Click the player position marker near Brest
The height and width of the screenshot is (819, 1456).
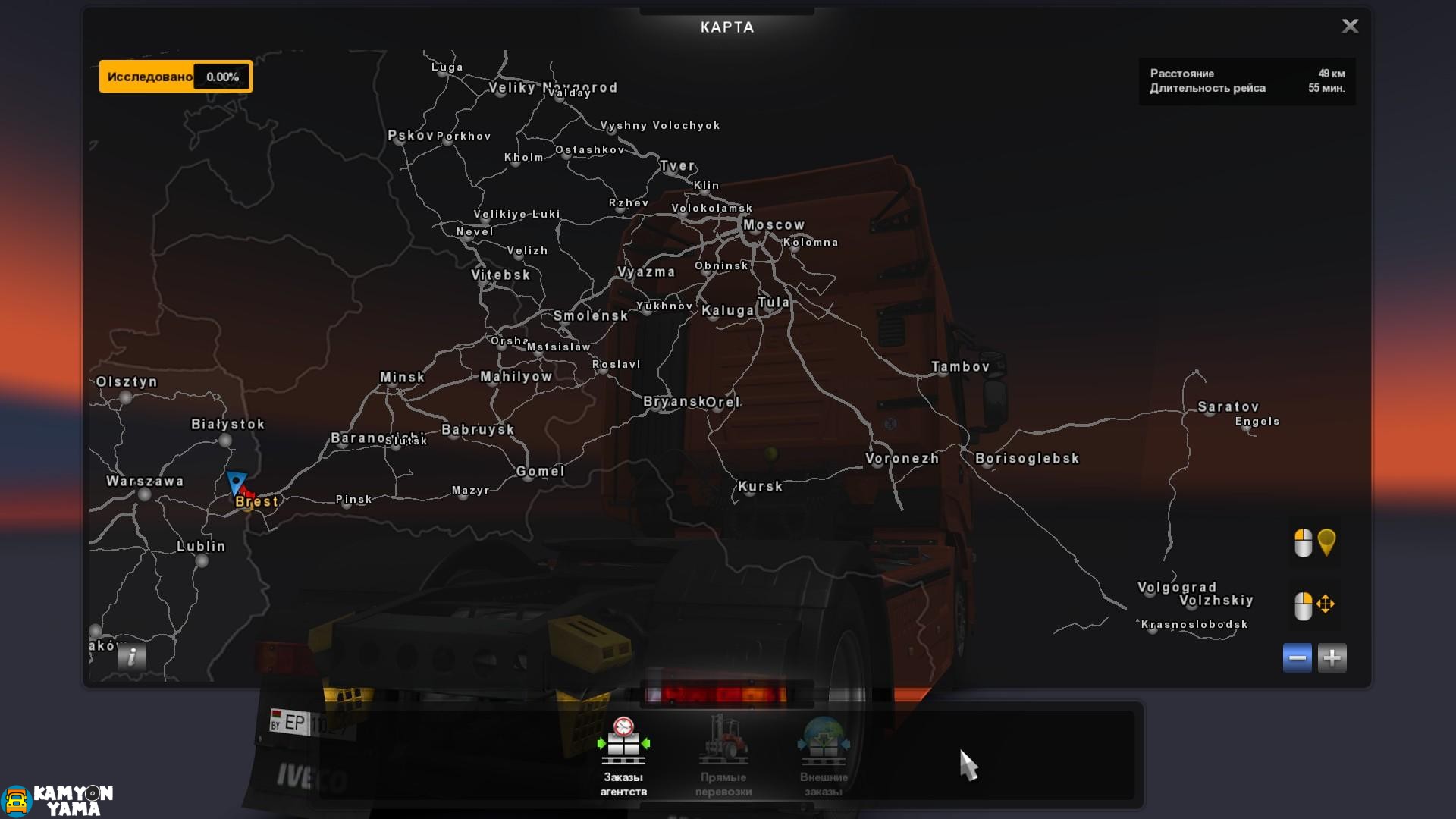pos(236,482)
